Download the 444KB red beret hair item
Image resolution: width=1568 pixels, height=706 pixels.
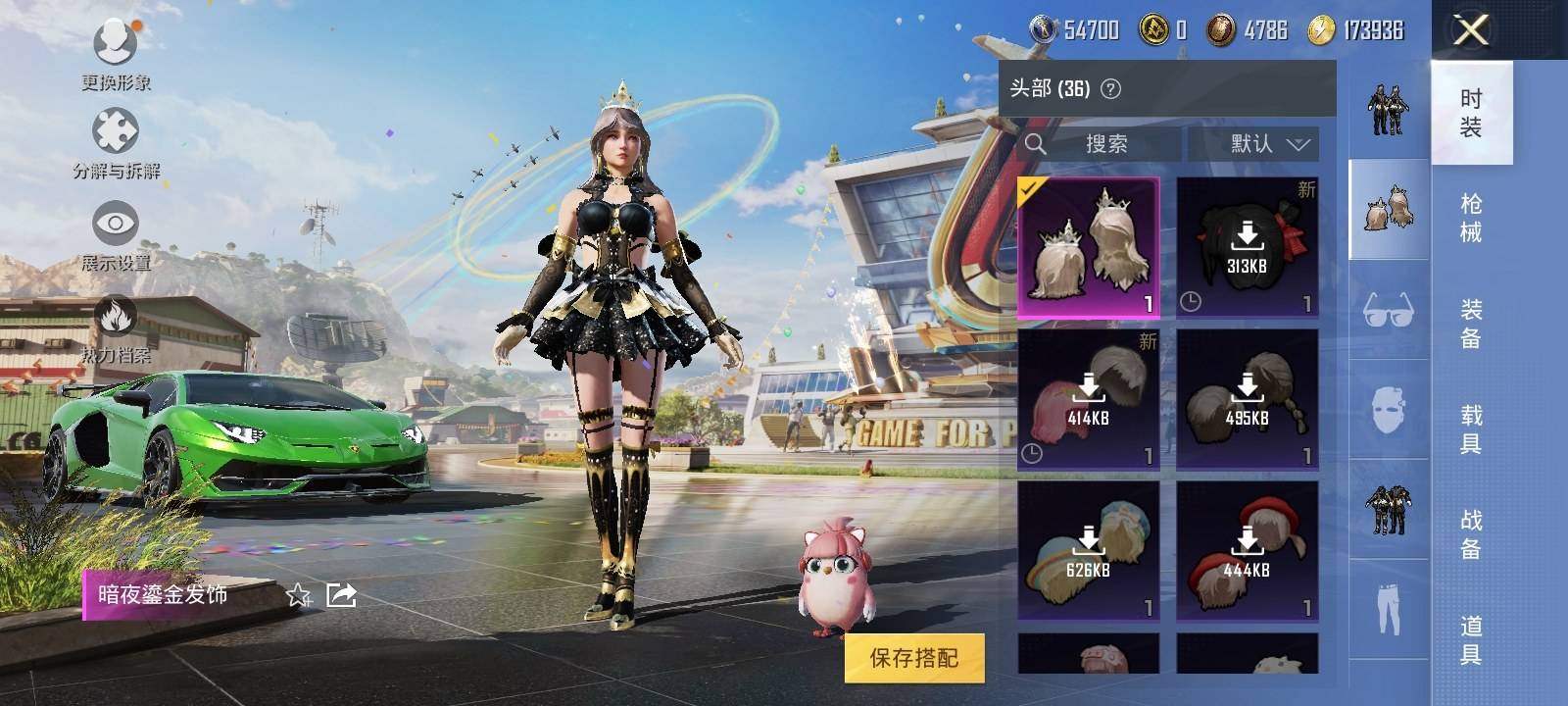(x=1247, y=551)
